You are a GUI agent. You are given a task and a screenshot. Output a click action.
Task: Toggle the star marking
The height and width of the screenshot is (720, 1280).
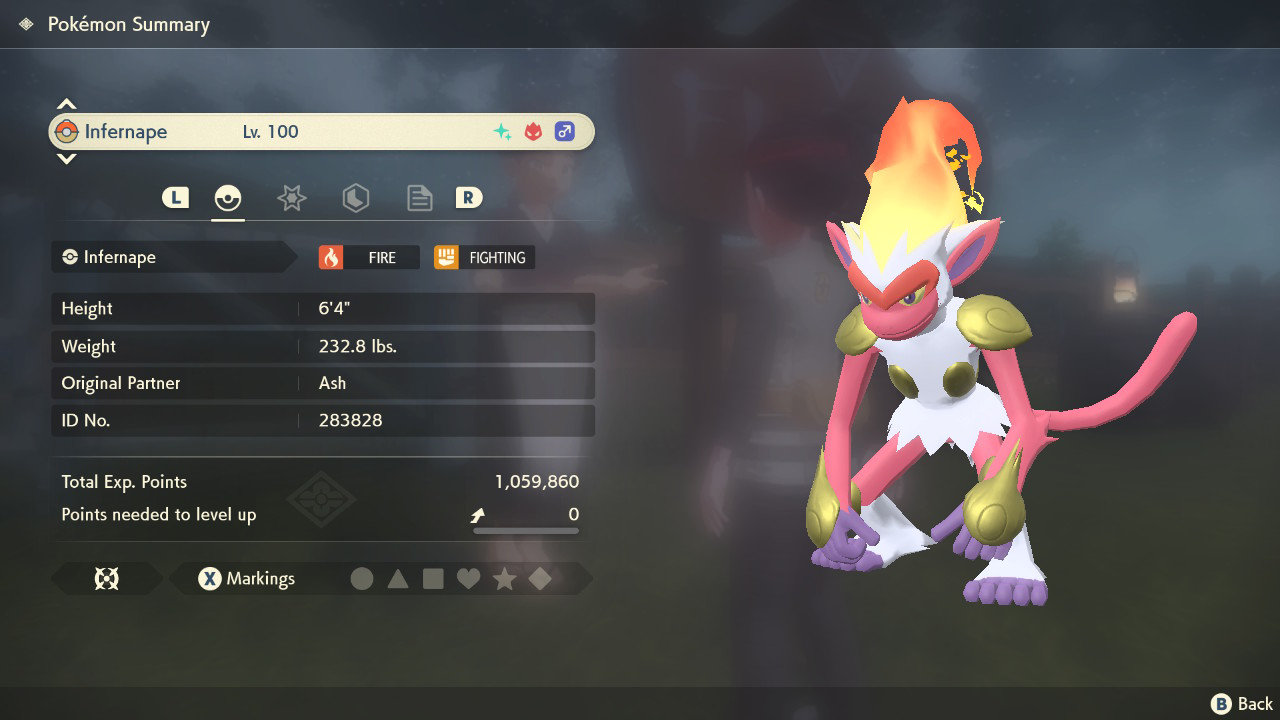(x=505, y=578)
